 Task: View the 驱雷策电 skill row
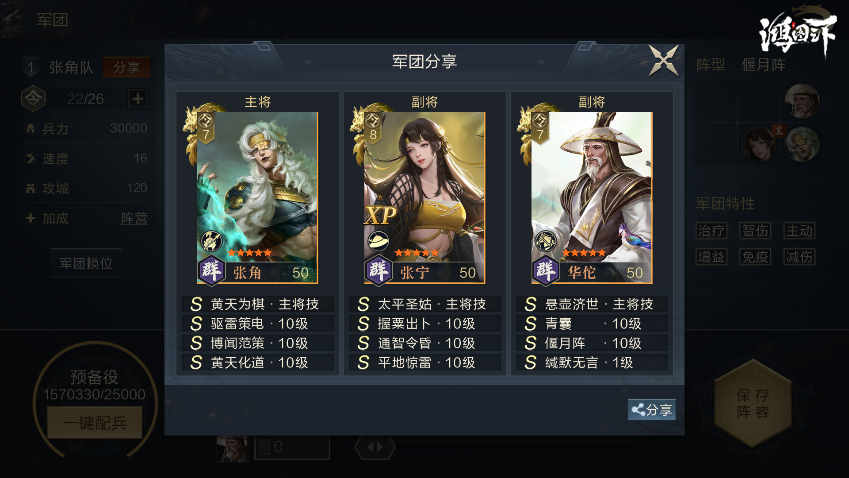[258, 324]
